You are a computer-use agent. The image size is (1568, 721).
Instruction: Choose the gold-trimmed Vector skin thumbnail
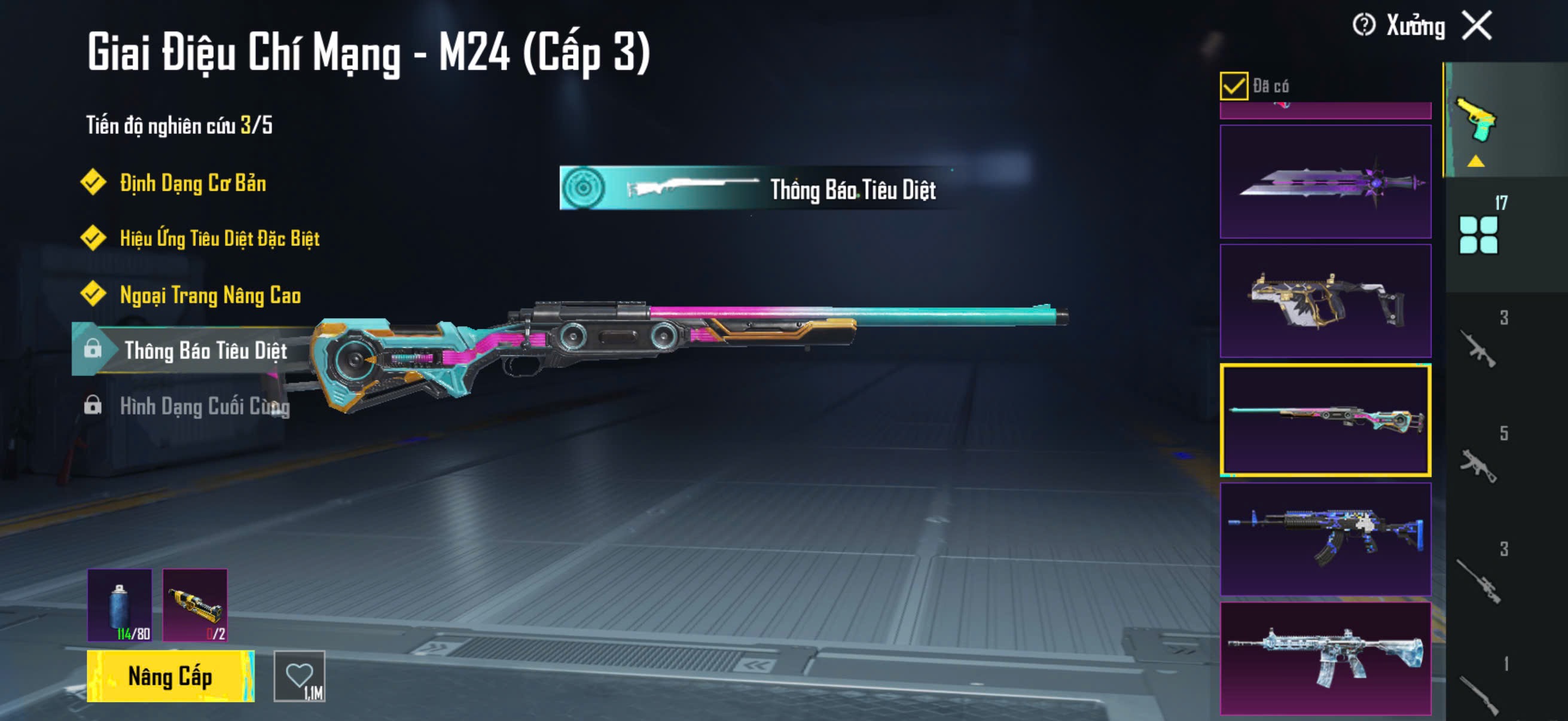click(1325, 301)
